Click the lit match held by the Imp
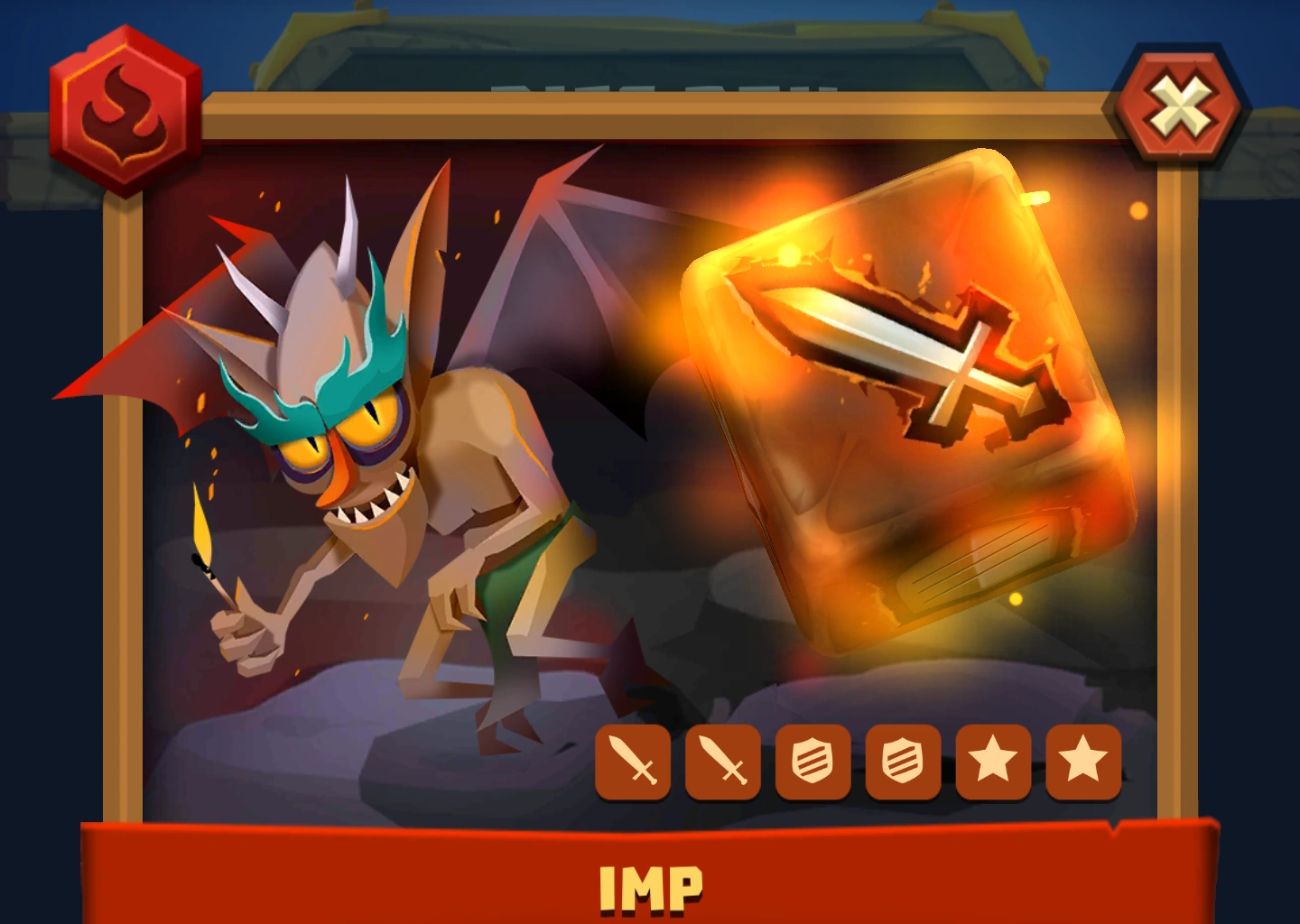Screen dimensions: 1300x924 pos(206,546)
